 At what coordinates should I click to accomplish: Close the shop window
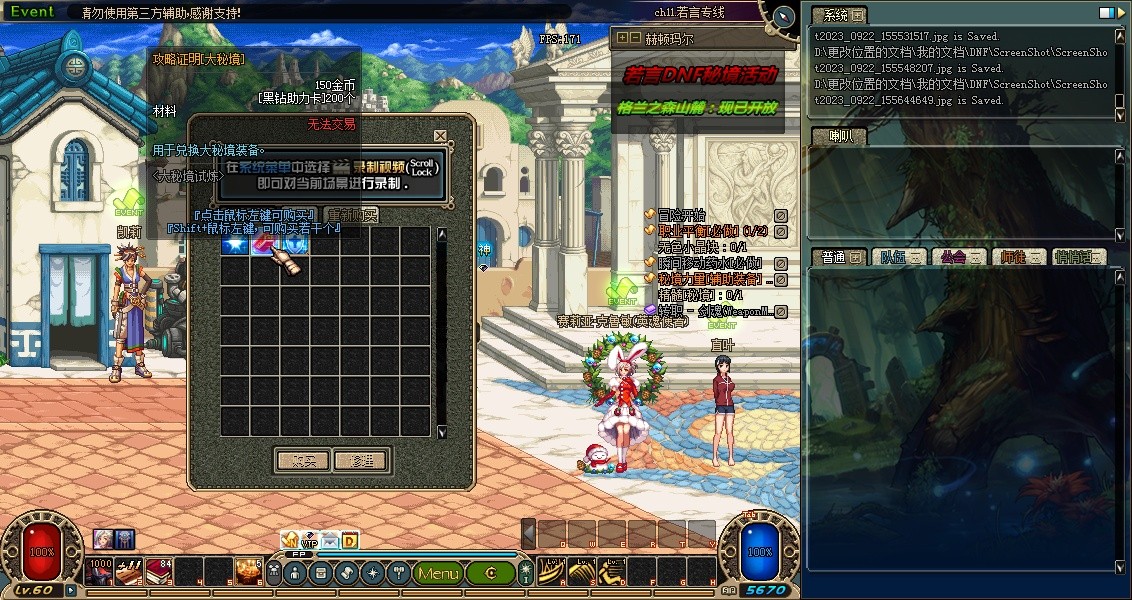[440, 136]
